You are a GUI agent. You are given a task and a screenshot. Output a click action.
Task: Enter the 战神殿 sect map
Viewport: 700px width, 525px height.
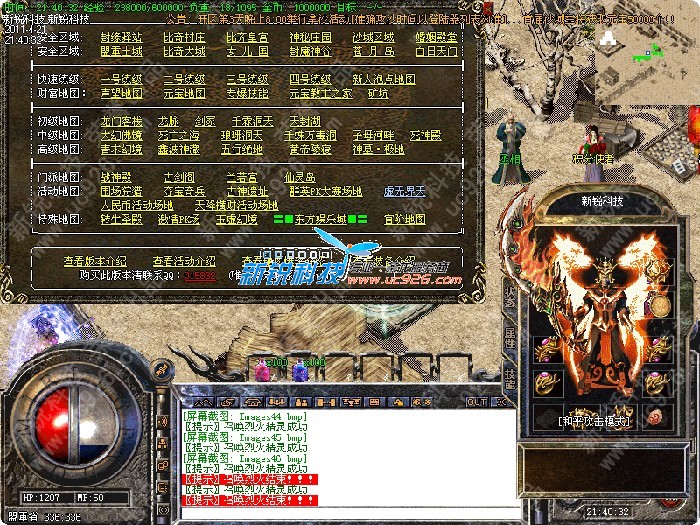[x=116, y=177]
